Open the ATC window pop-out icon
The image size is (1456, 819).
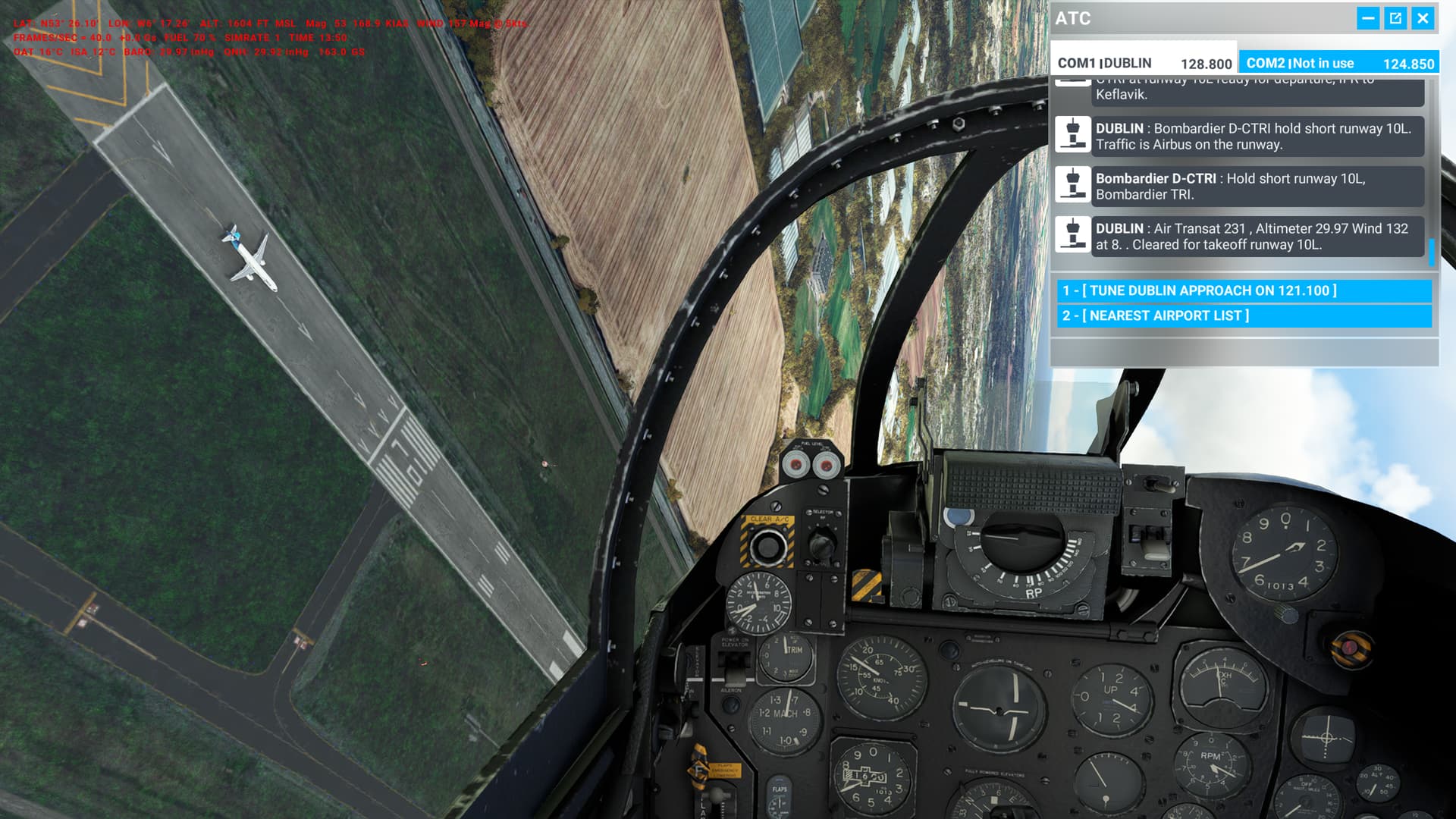(1397, 20)
